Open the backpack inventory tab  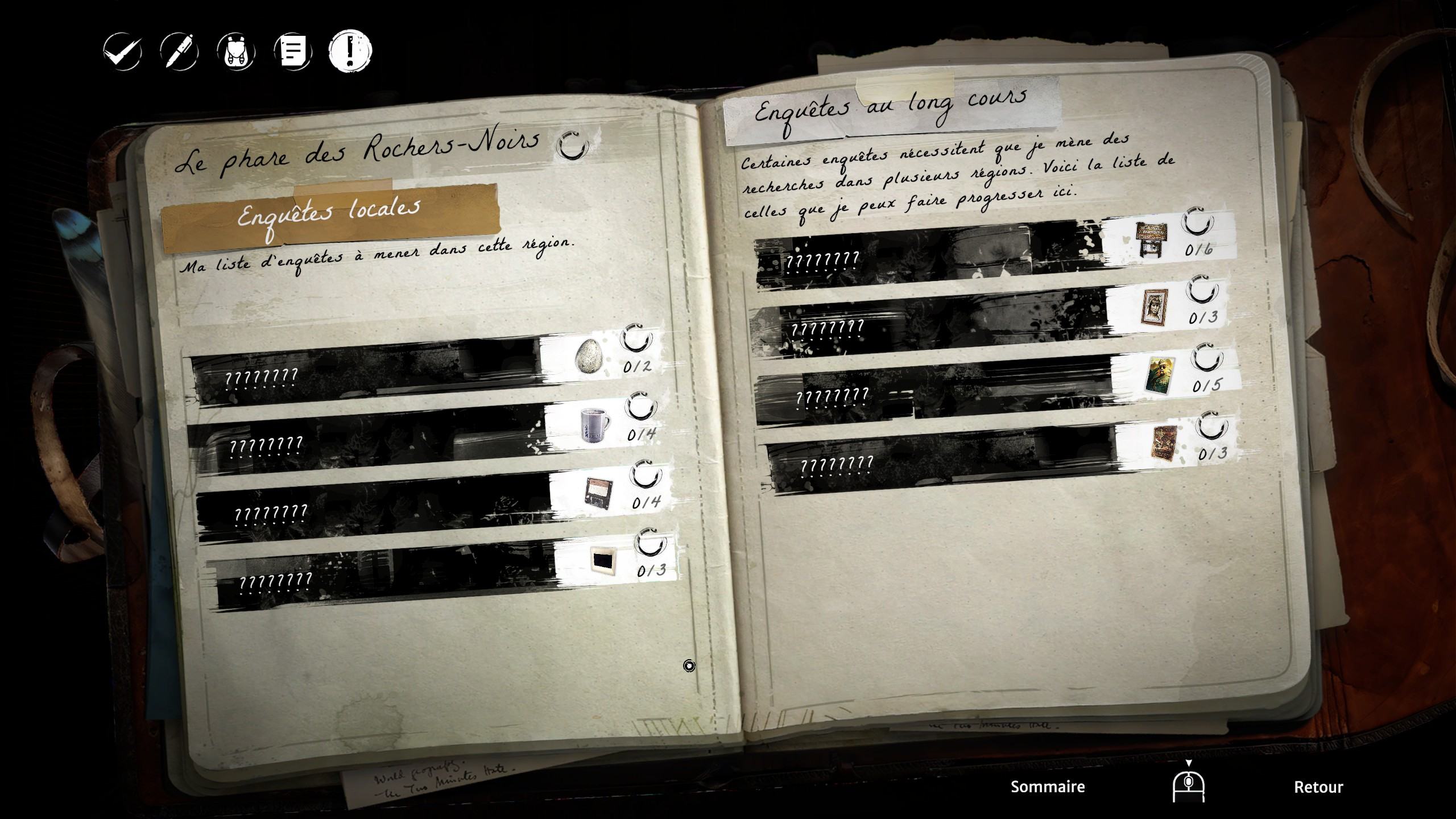pyautogui.click(x=236, y=52)
